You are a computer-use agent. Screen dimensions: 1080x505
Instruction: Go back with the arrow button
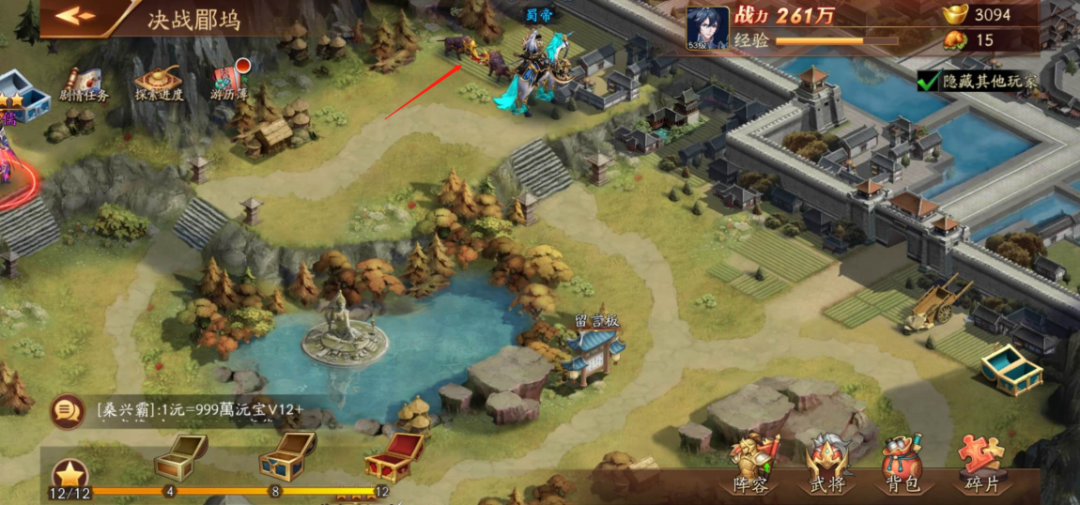pos(75,17)
